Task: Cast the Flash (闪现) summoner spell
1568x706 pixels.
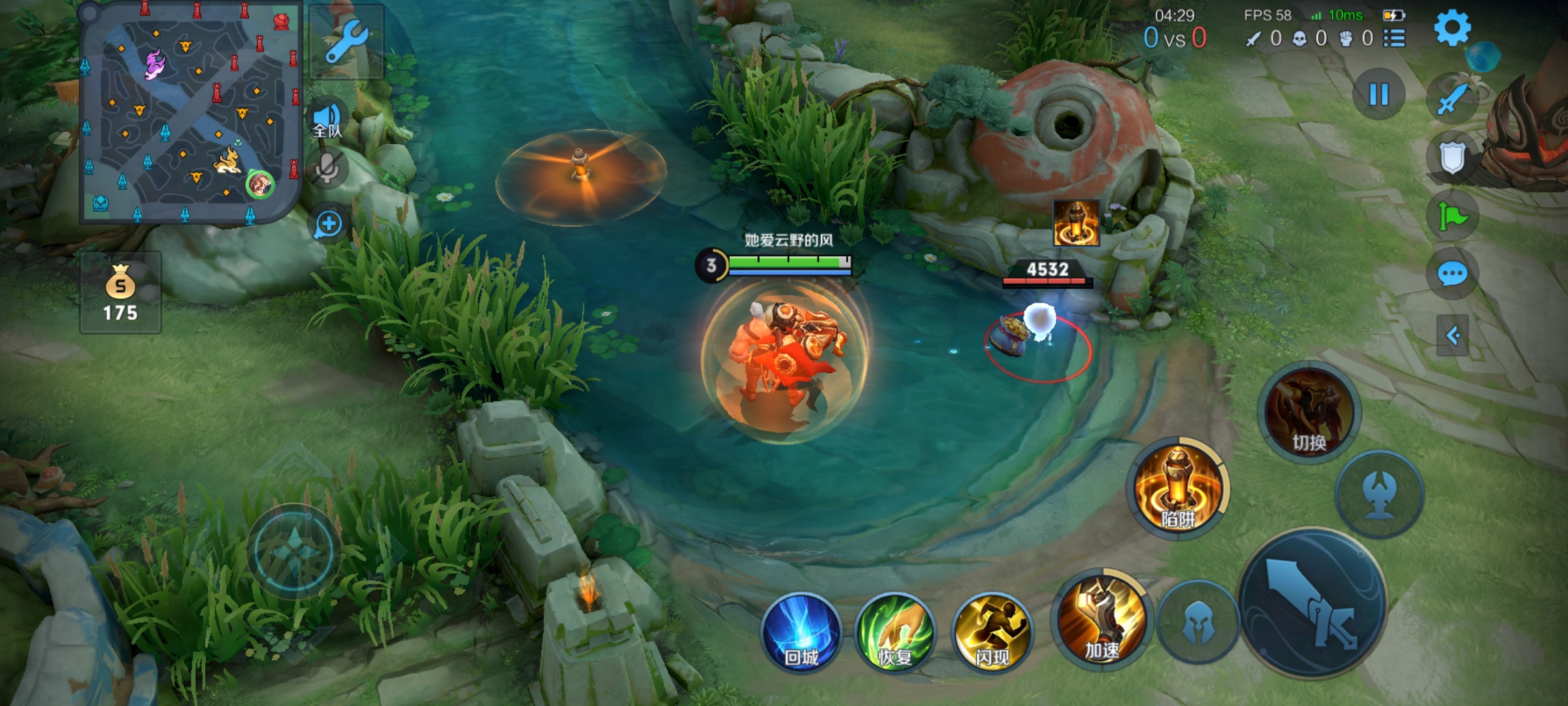Action: 992,632
